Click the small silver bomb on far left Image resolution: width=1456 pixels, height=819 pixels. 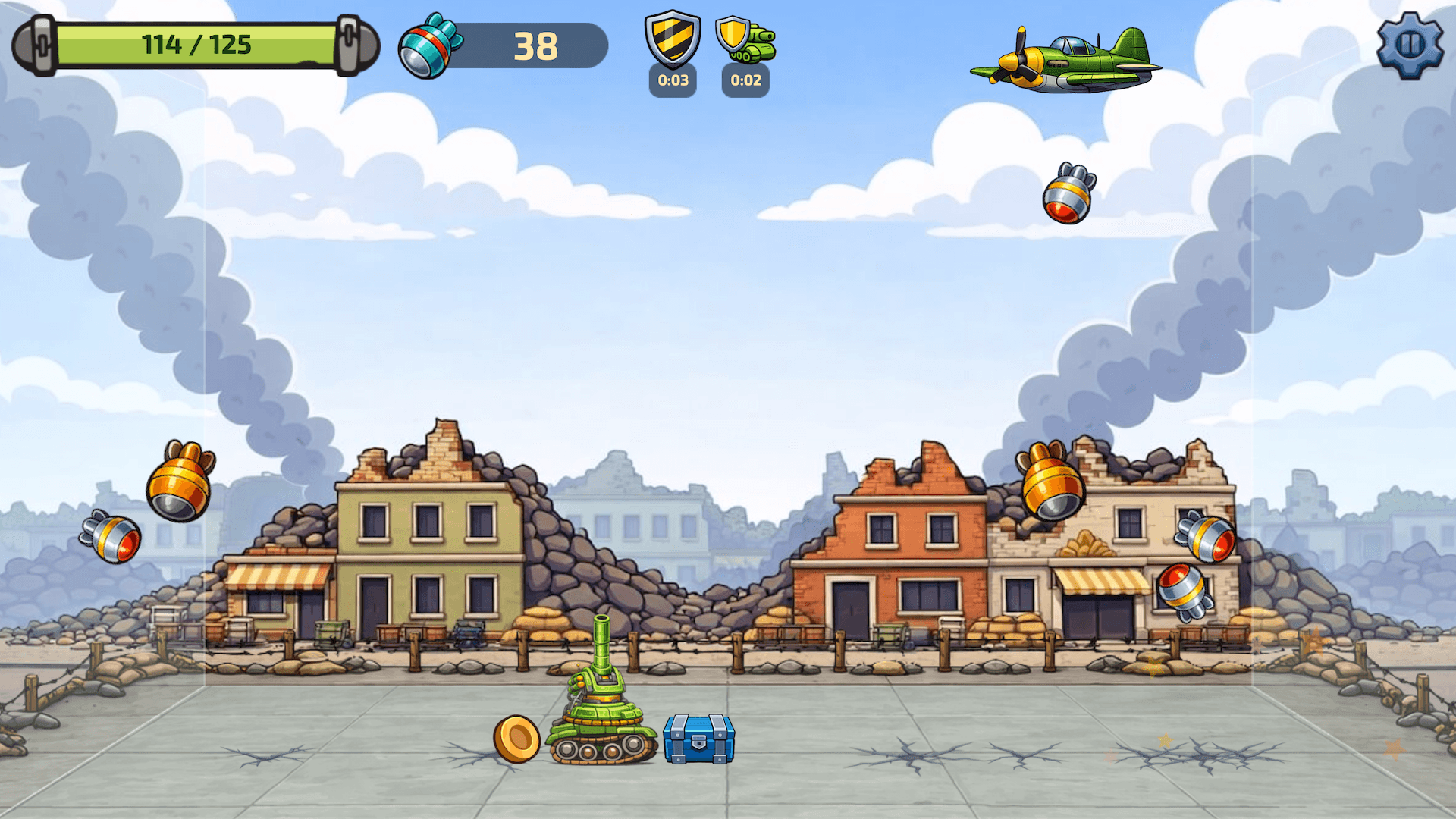coord(112,538)
